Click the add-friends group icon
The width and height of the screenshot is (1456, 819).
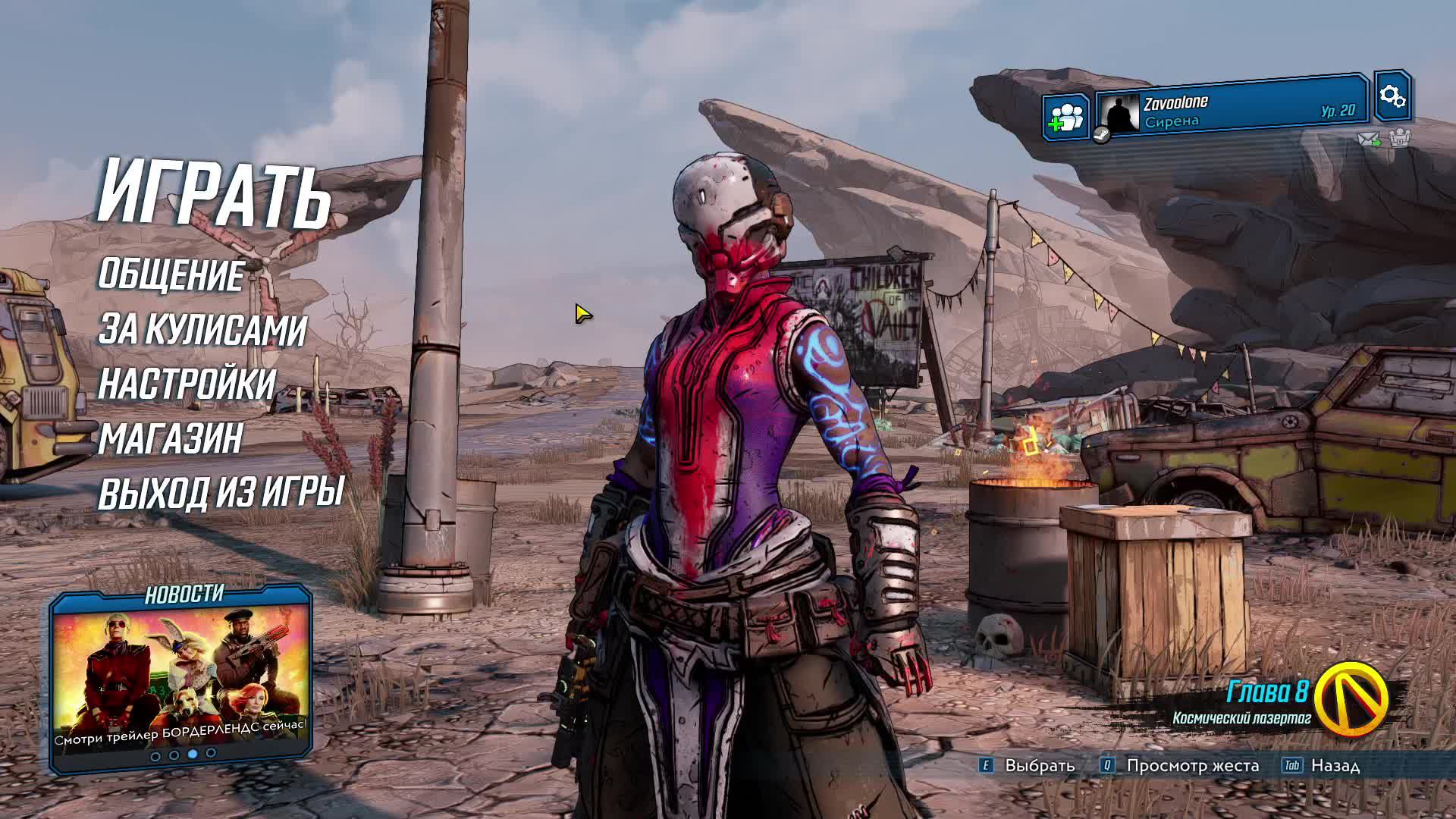coord(1065,118)
